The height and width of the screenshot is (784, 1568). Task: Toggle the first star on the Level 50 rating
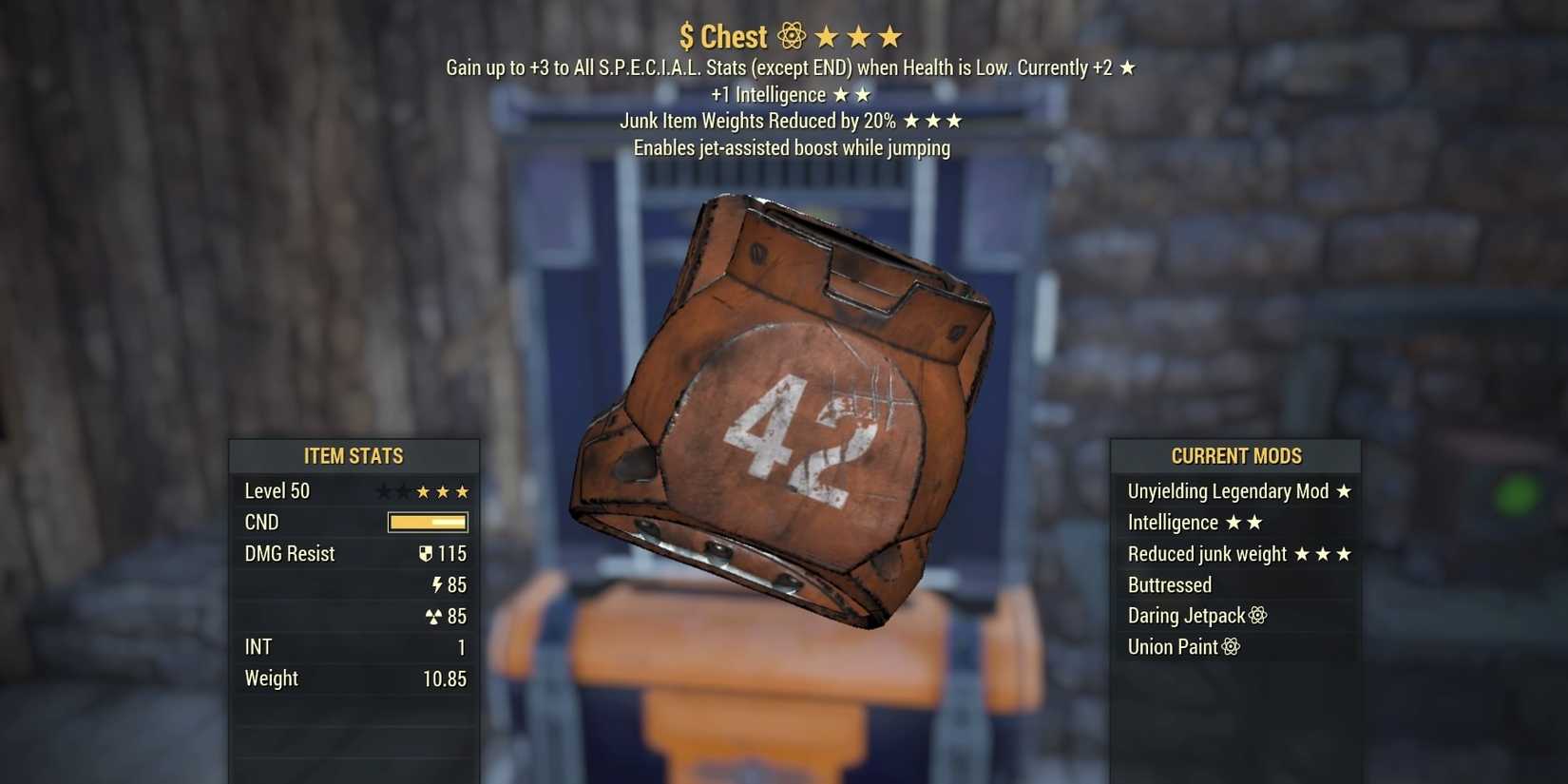click(384, 491)
